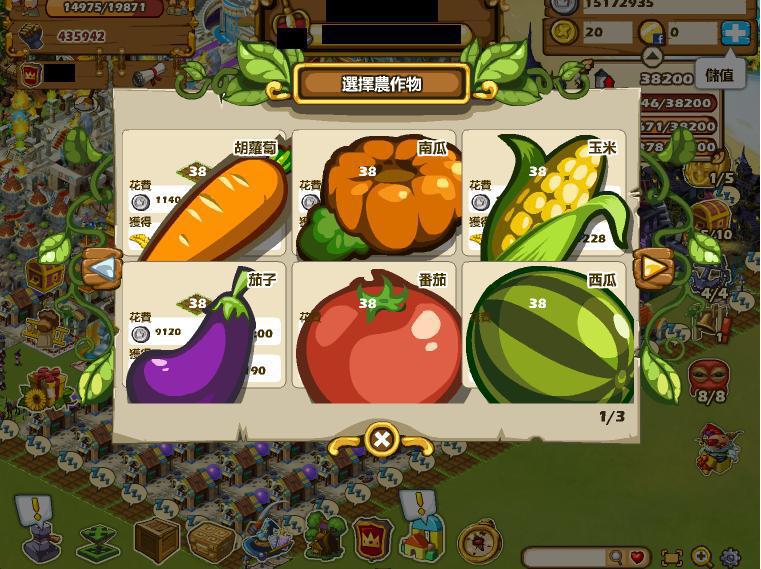Click the magnifier zoom icon
The height and width of the screenshot is (569, 761).
coord(702,557)
